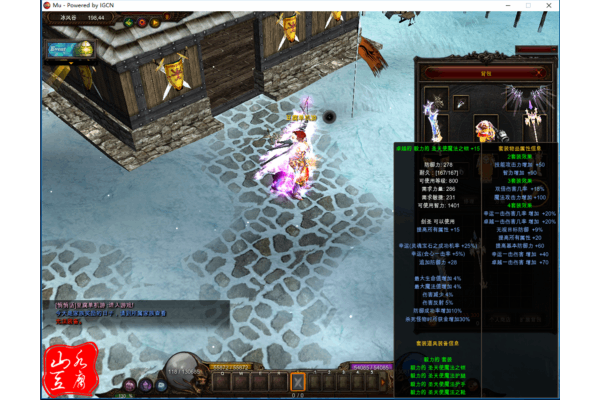Click the red round button in top bar

pos(143,21)
